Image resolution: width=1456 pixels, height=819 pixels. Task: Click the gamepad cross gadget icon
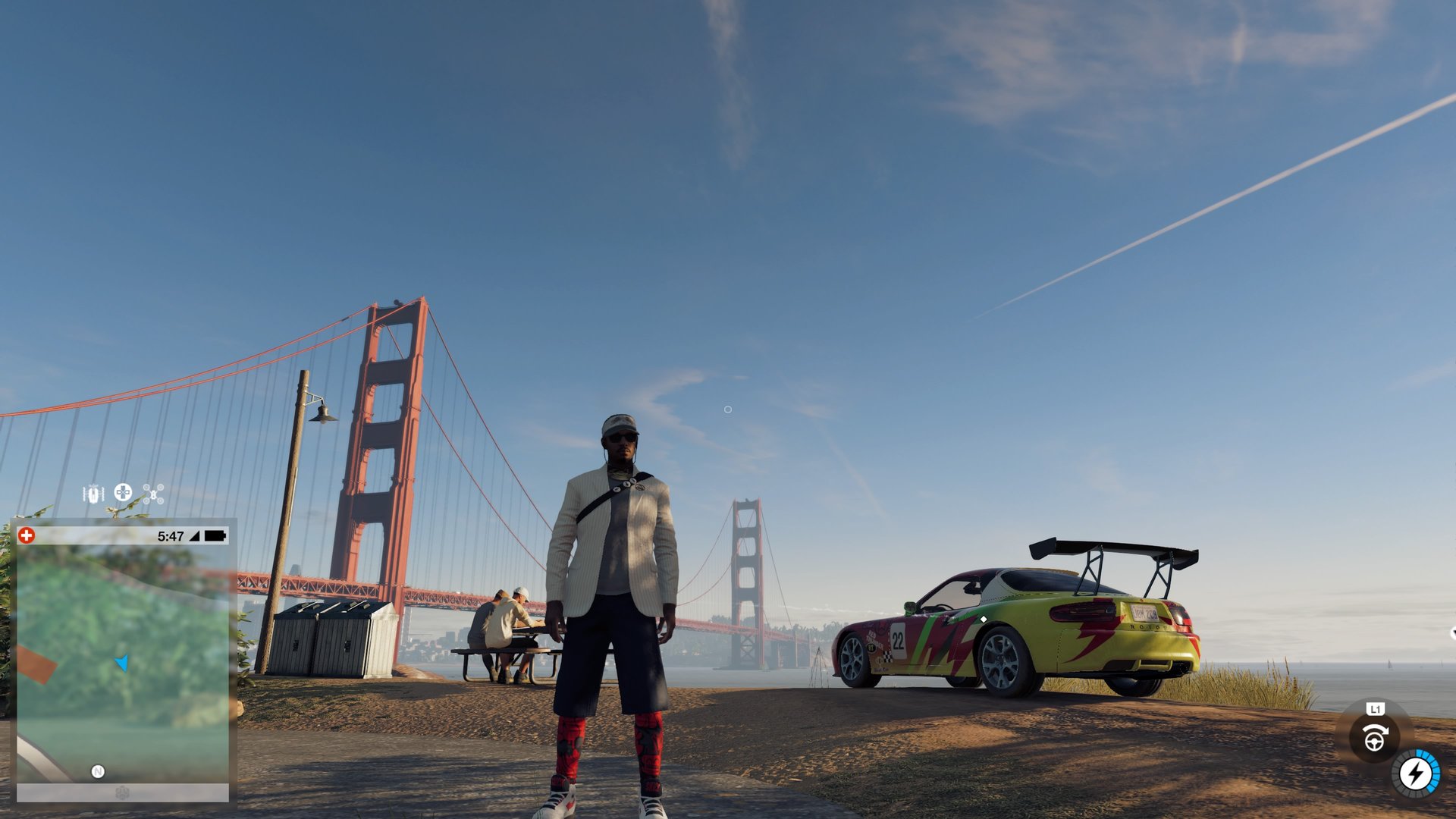coord(122,493)
